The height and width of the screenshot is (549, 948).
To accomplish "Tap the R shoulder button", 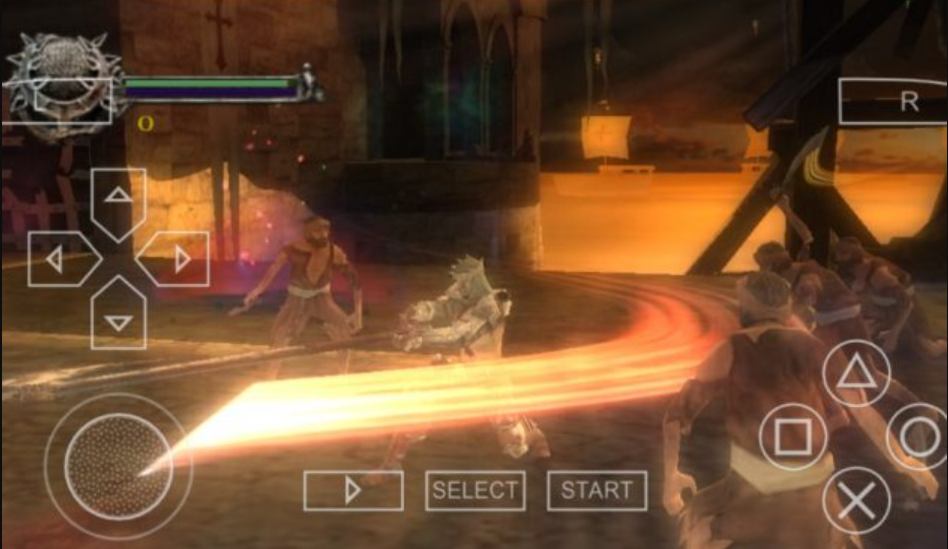I will [893, 101].
